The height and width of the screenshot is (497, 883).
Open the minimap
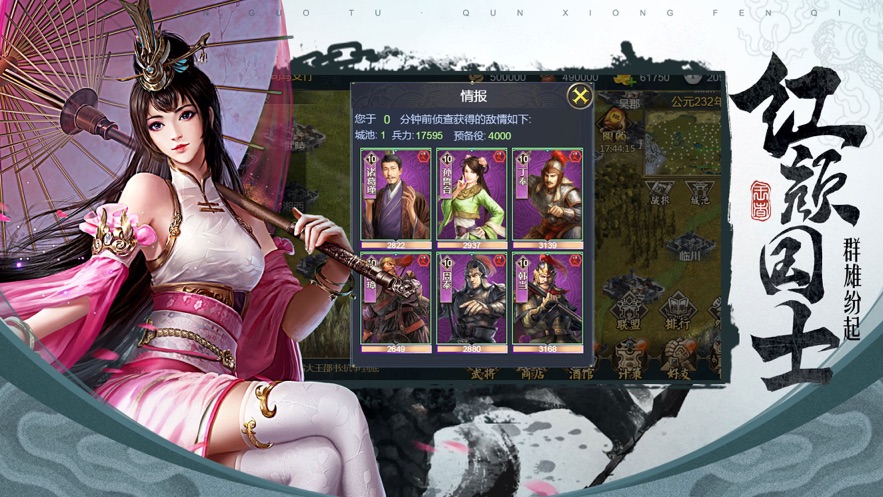pos(681,138)
